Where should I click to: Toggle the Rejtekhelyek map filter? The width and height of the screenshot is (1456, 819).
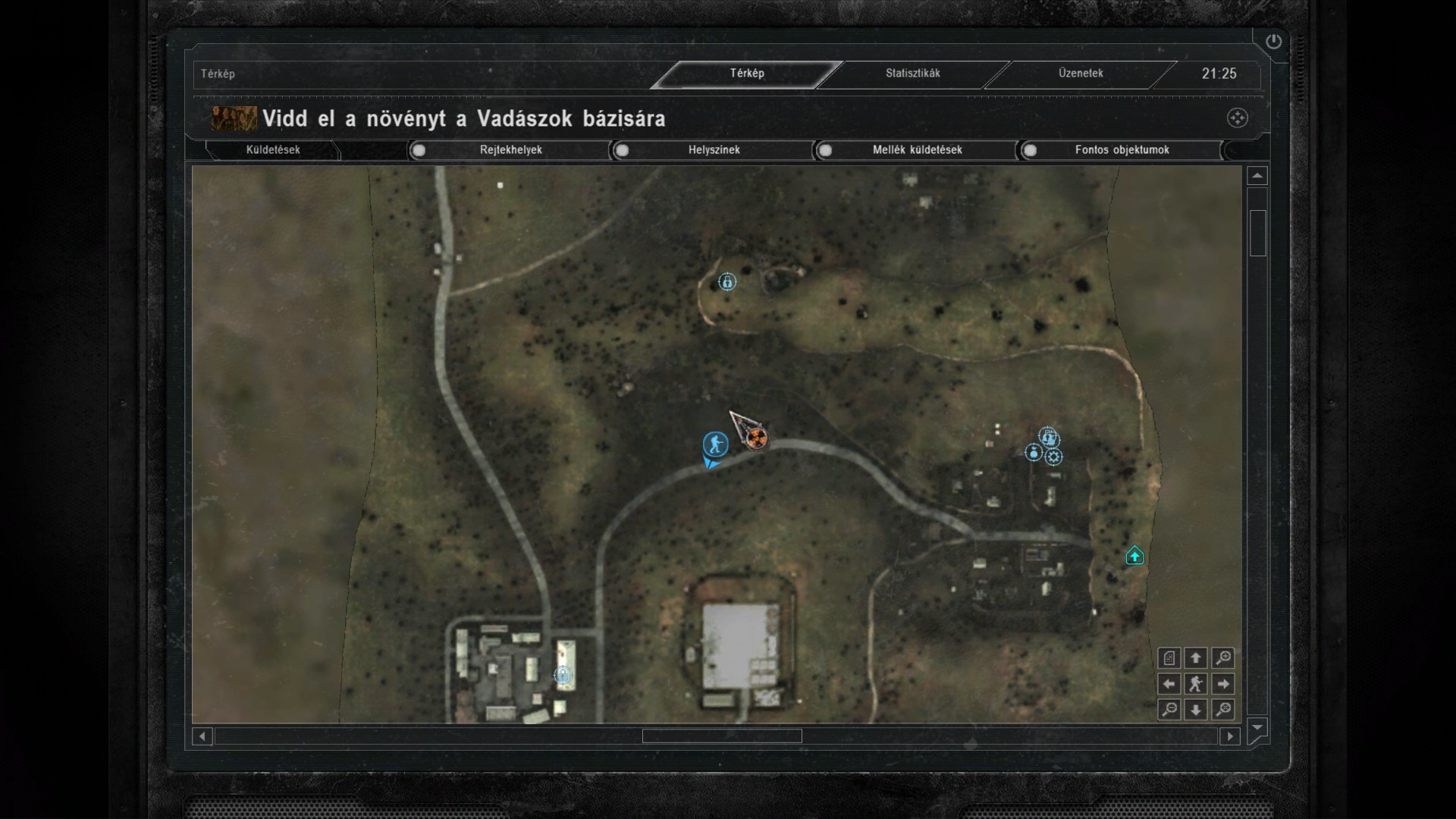coord(419,150)
